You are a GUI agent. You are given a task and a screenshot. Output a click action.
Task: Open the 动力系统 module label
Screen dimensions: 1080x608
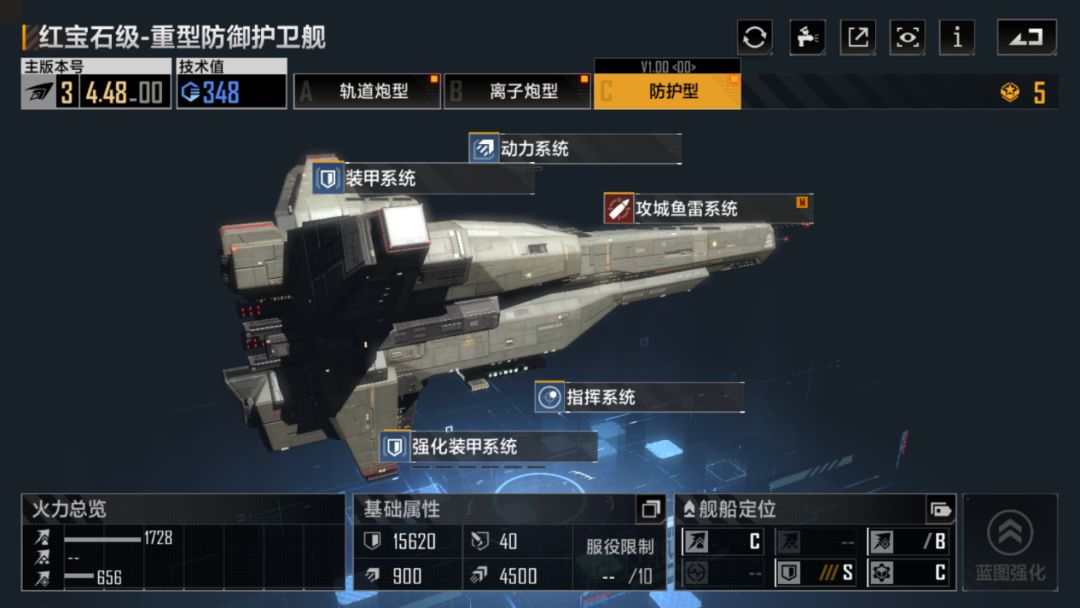534,149
